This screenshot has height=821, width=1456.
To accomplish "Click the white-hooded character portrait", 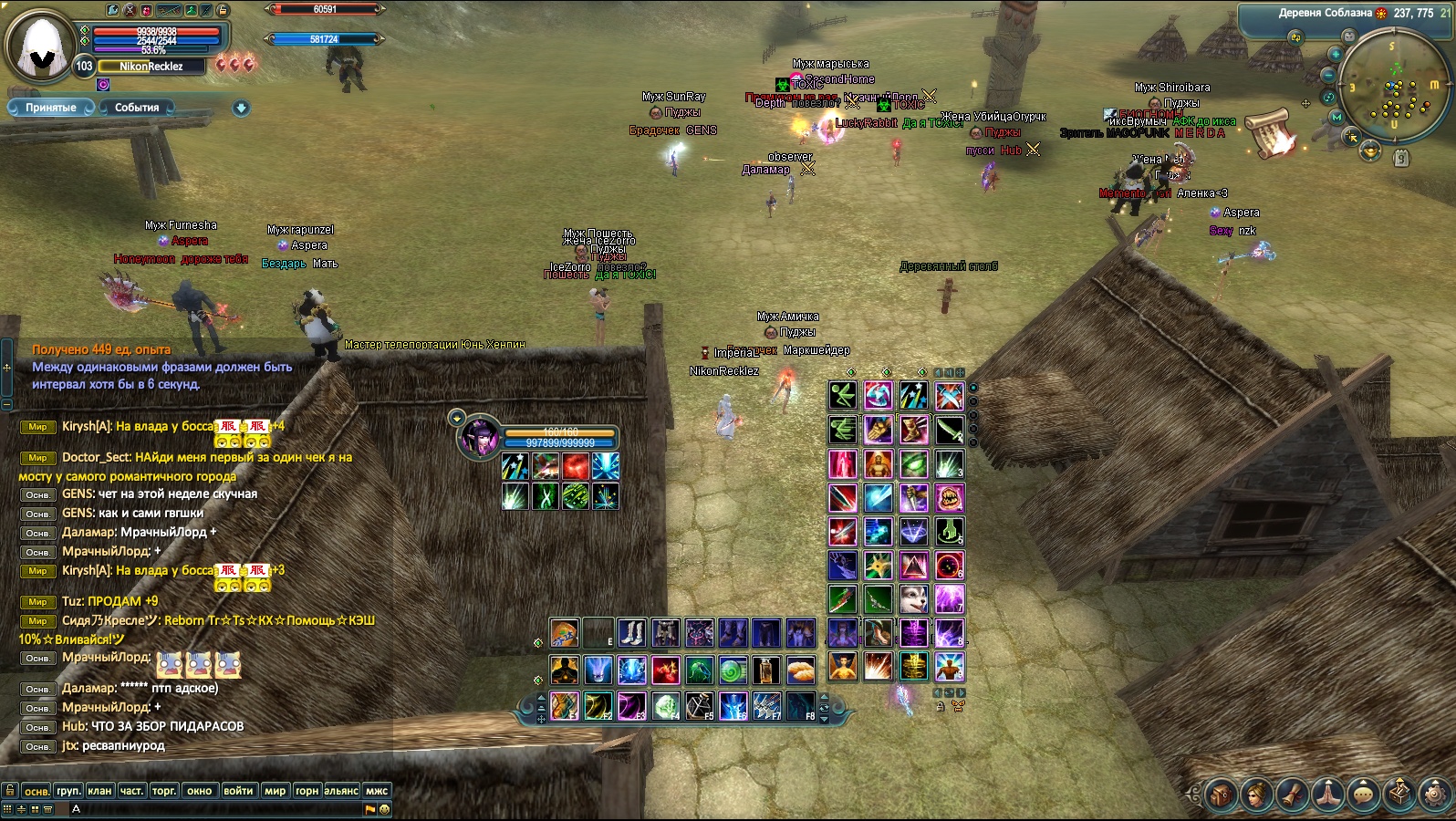I will click(x=40, y=46).
